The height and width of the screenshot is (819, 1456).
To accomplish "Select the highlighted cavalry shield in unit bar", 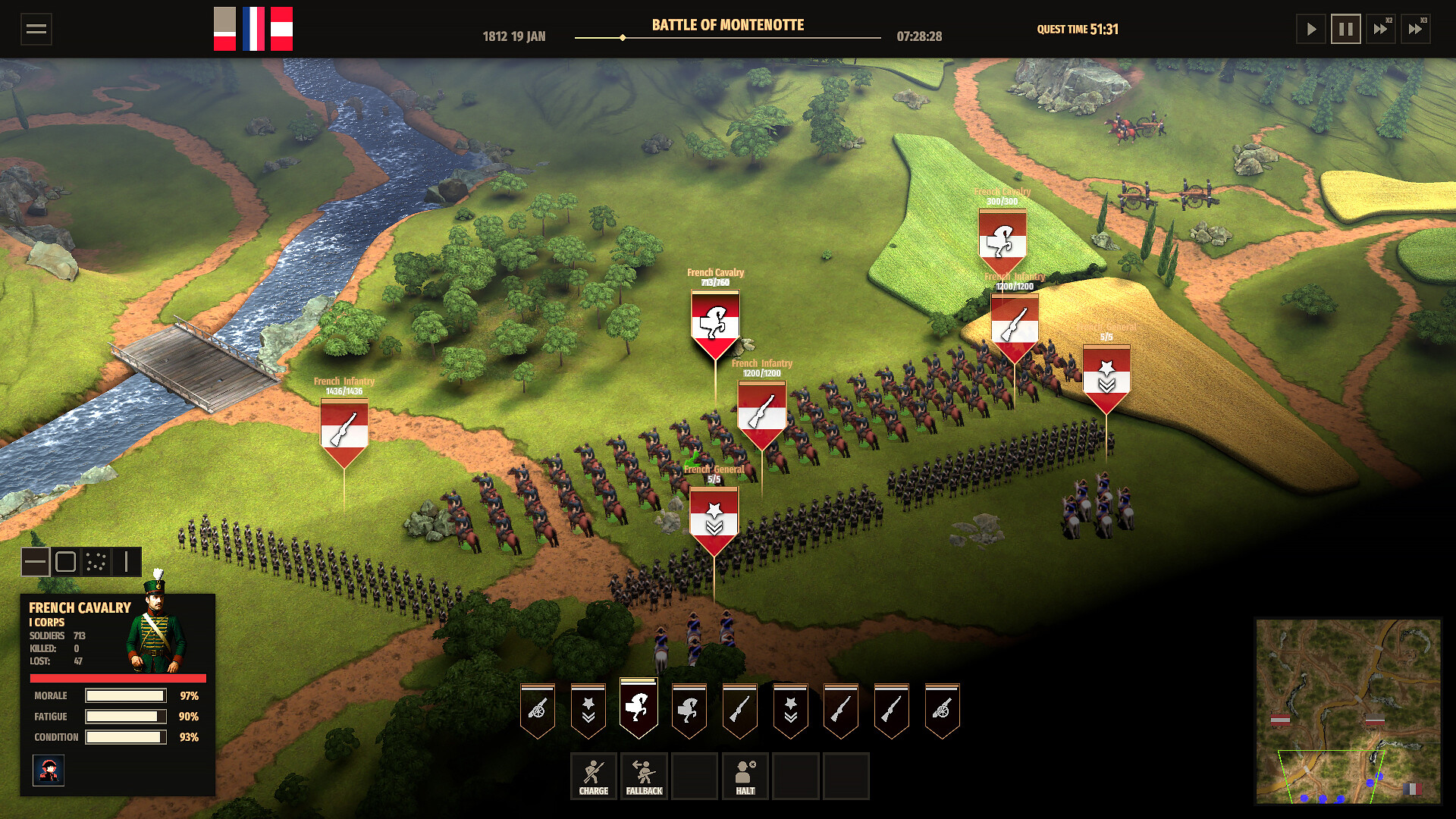I will (x=639, y=709).
